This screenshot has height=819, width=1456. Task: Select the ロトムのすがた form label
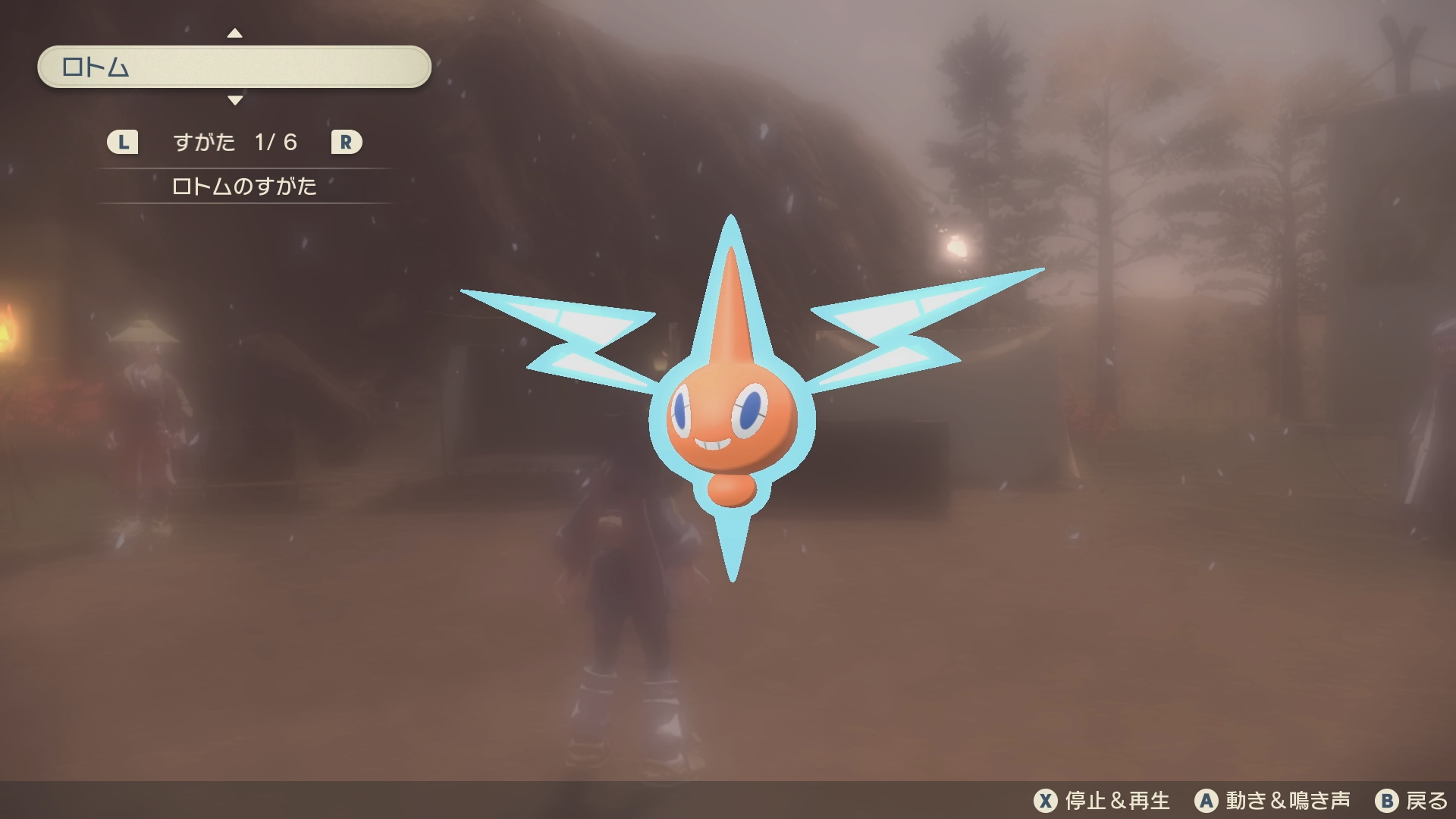click(244, 187)
